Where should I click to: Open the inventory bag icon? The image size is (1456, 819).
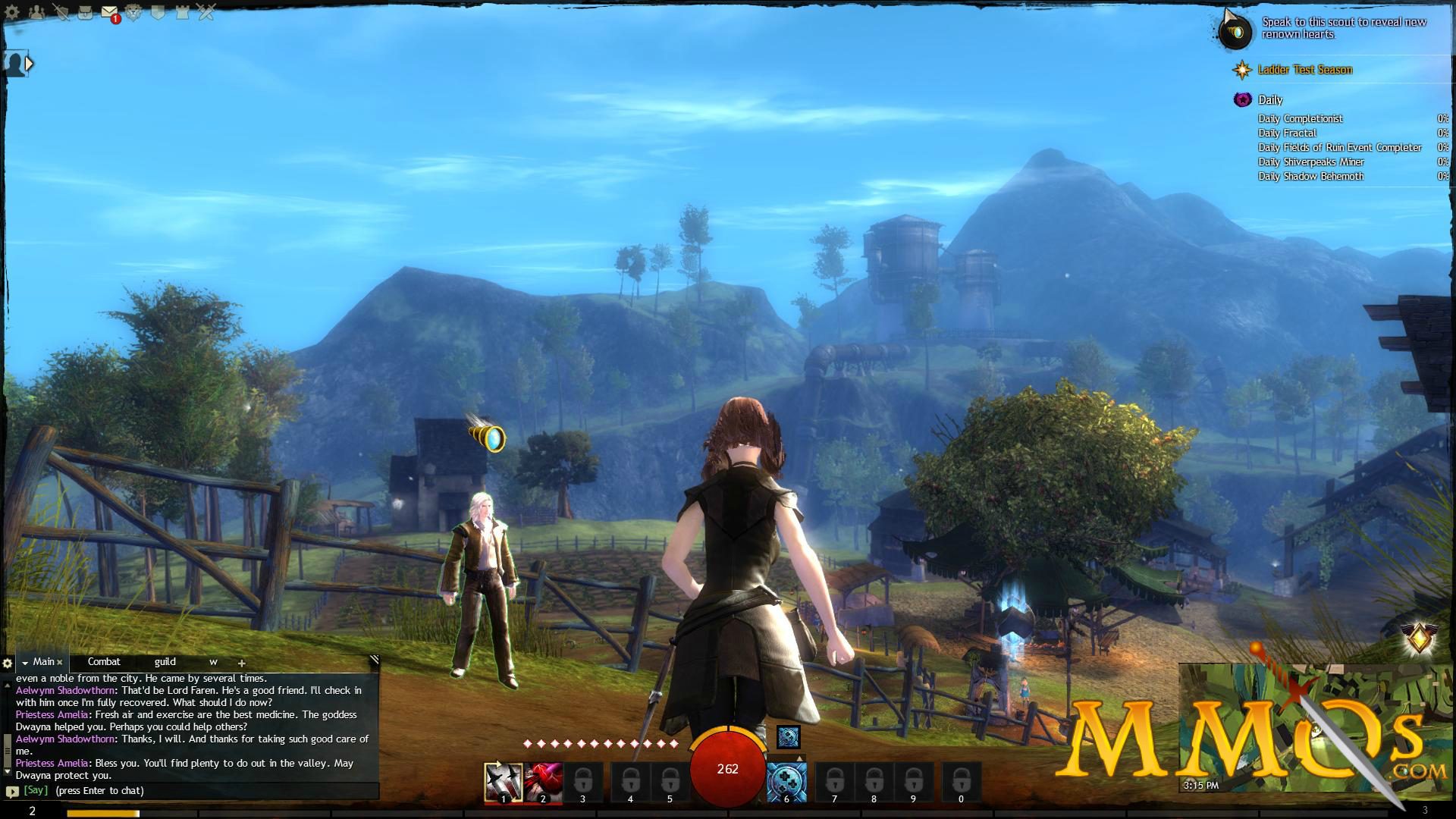click(x=85, y=11)
